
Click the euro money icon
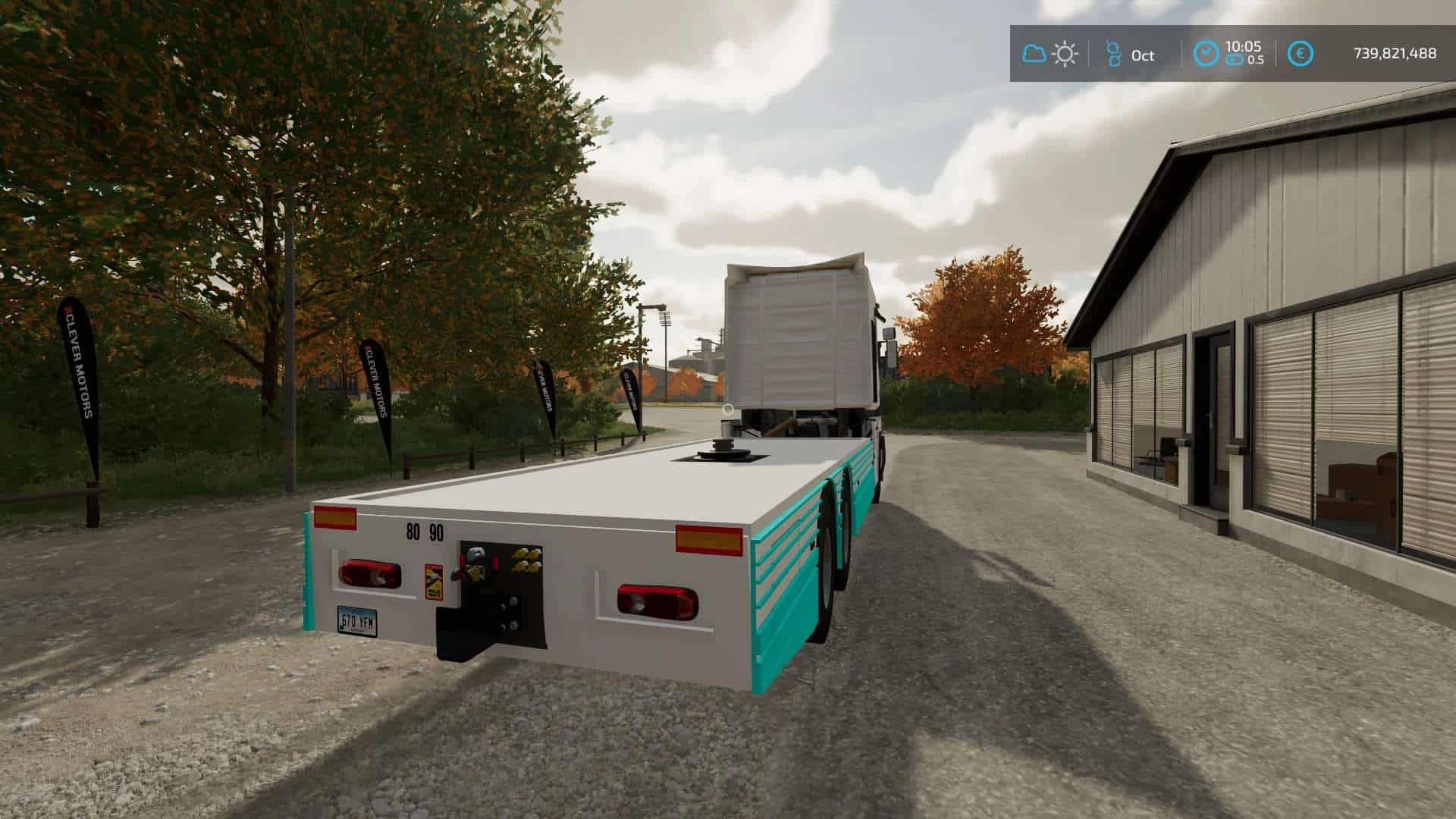point(1301,54)
